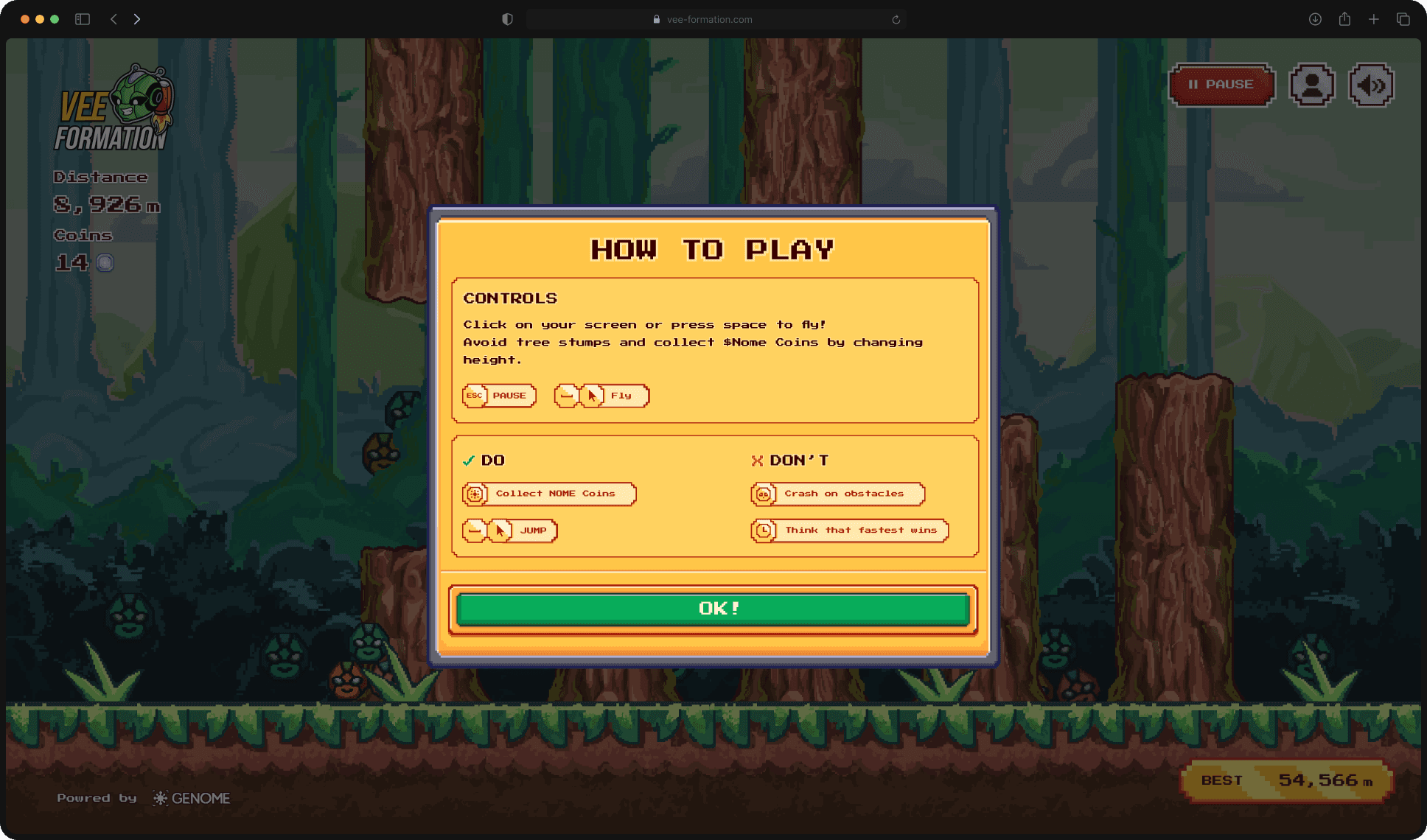Image resolution: width=1427 pixels, height=840 pixels.
Task: Open the player profile icon
Action: (1311, 85)
